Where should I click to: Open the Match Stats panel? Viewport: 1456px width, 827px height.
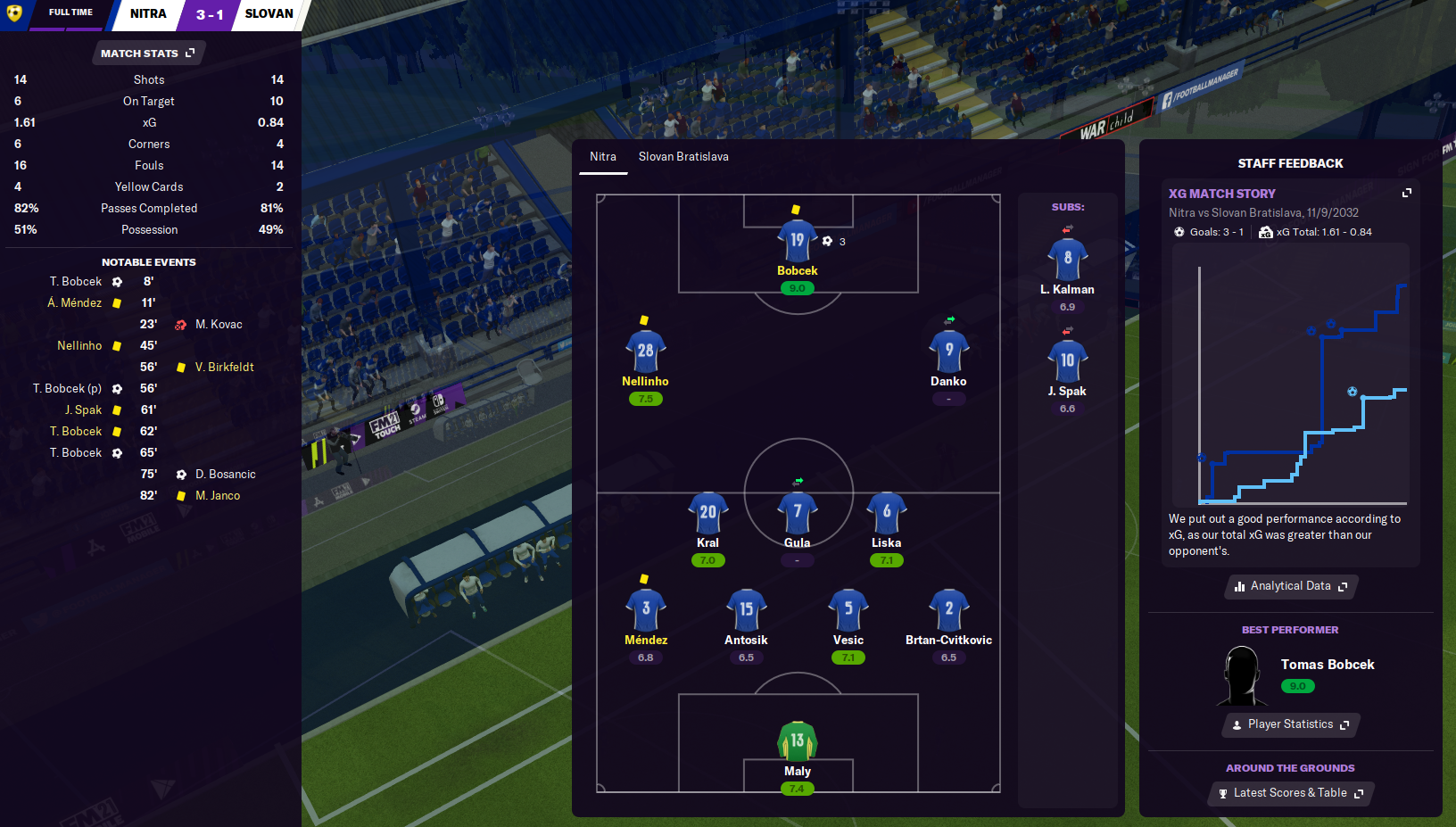point(147,54)
